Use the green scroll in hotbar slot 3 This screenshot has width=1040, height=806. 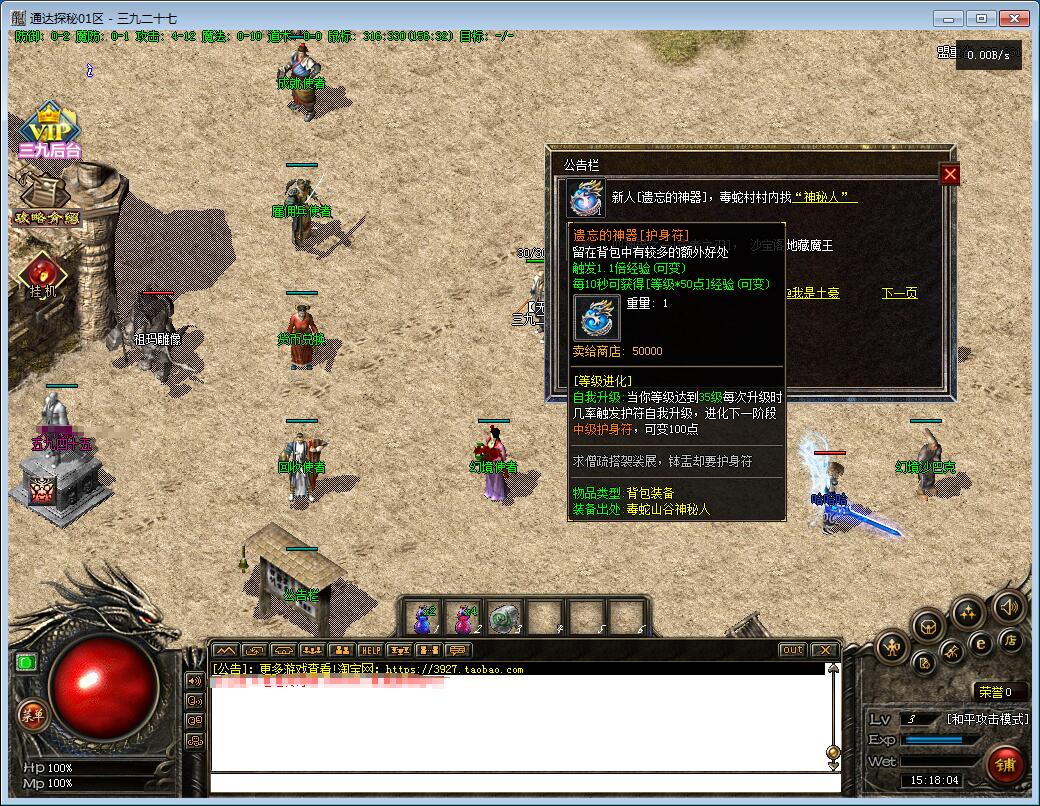click(505, 618)
